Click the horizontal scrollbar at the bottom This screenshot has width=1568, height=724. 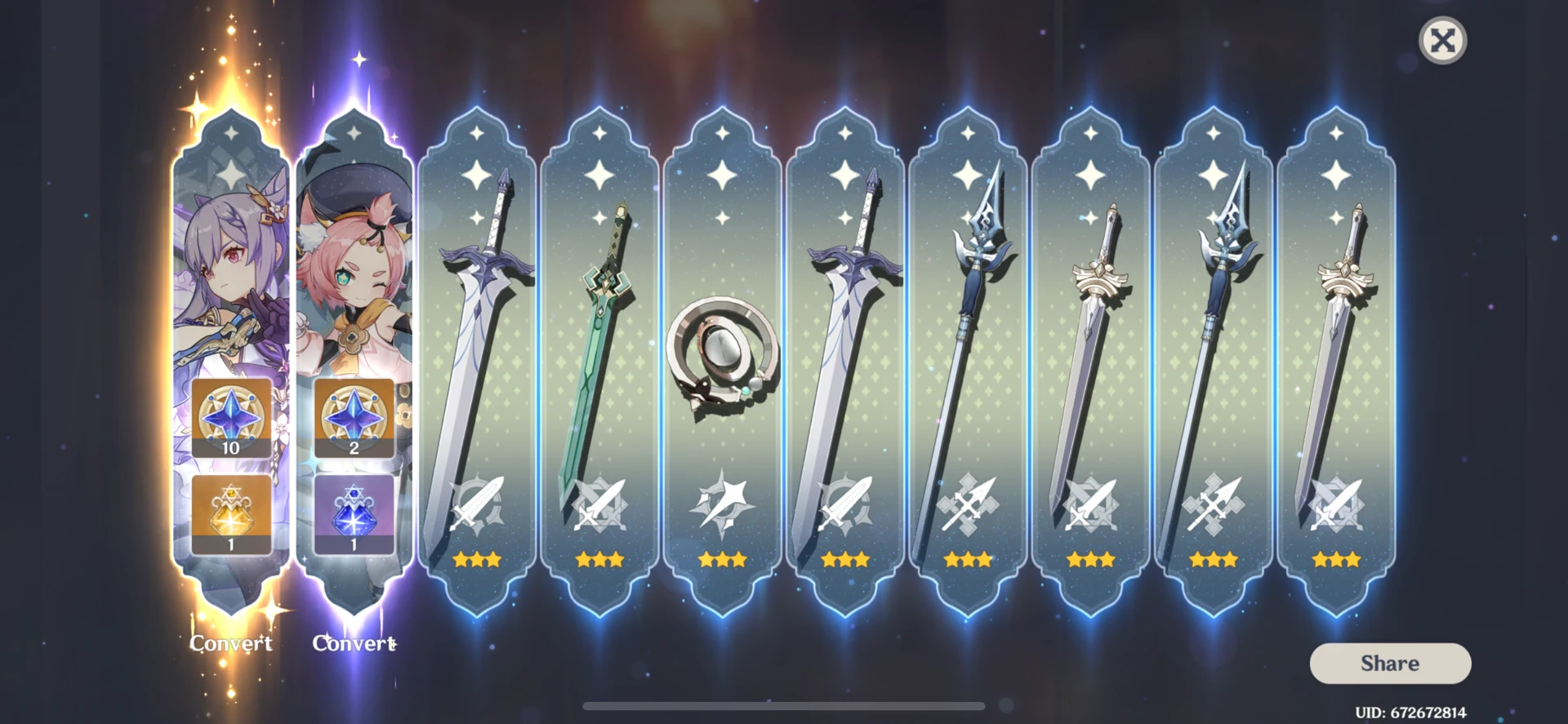coord(784,705)
